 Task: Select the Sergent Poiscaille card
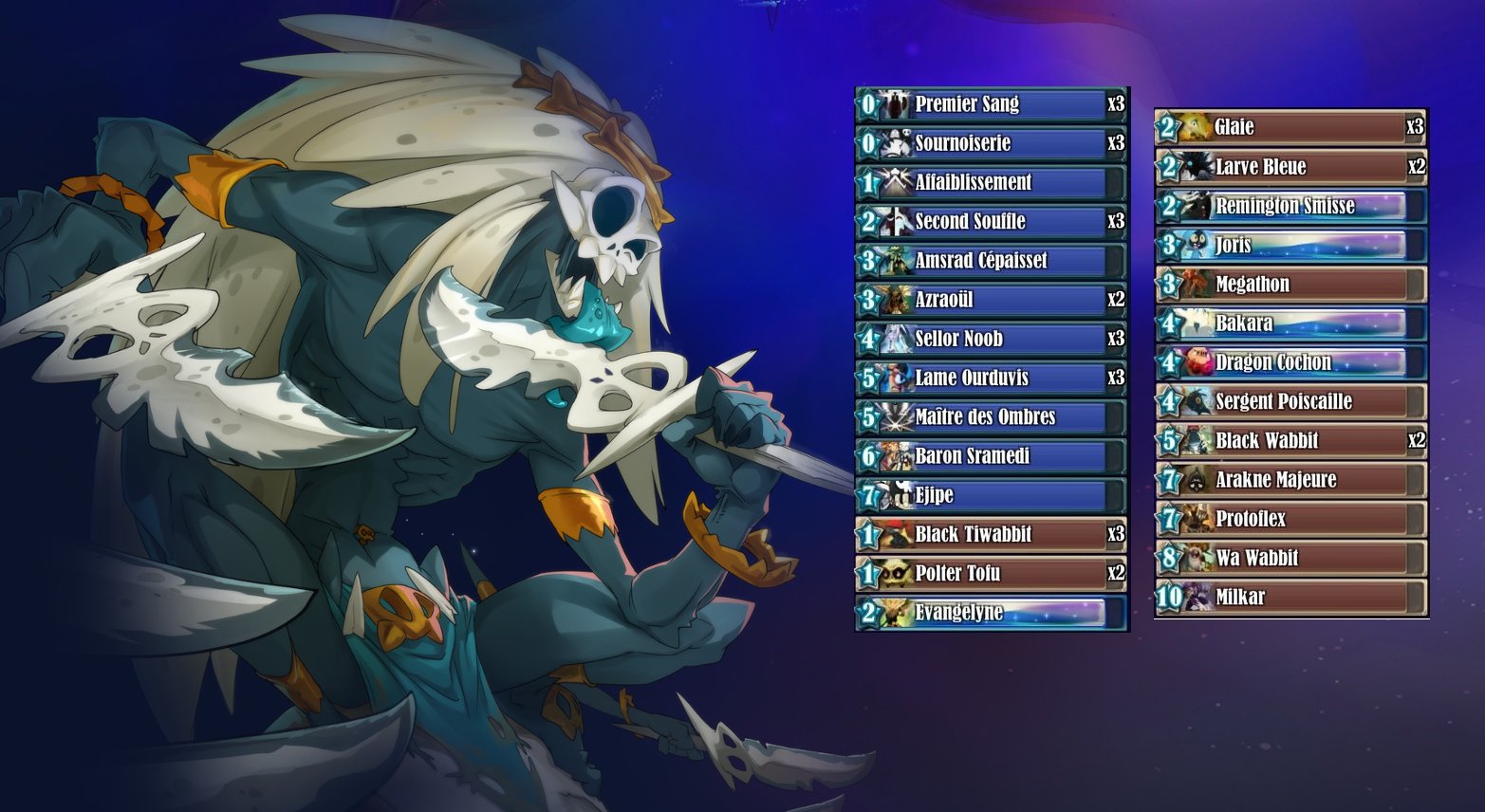[1290, 401]
